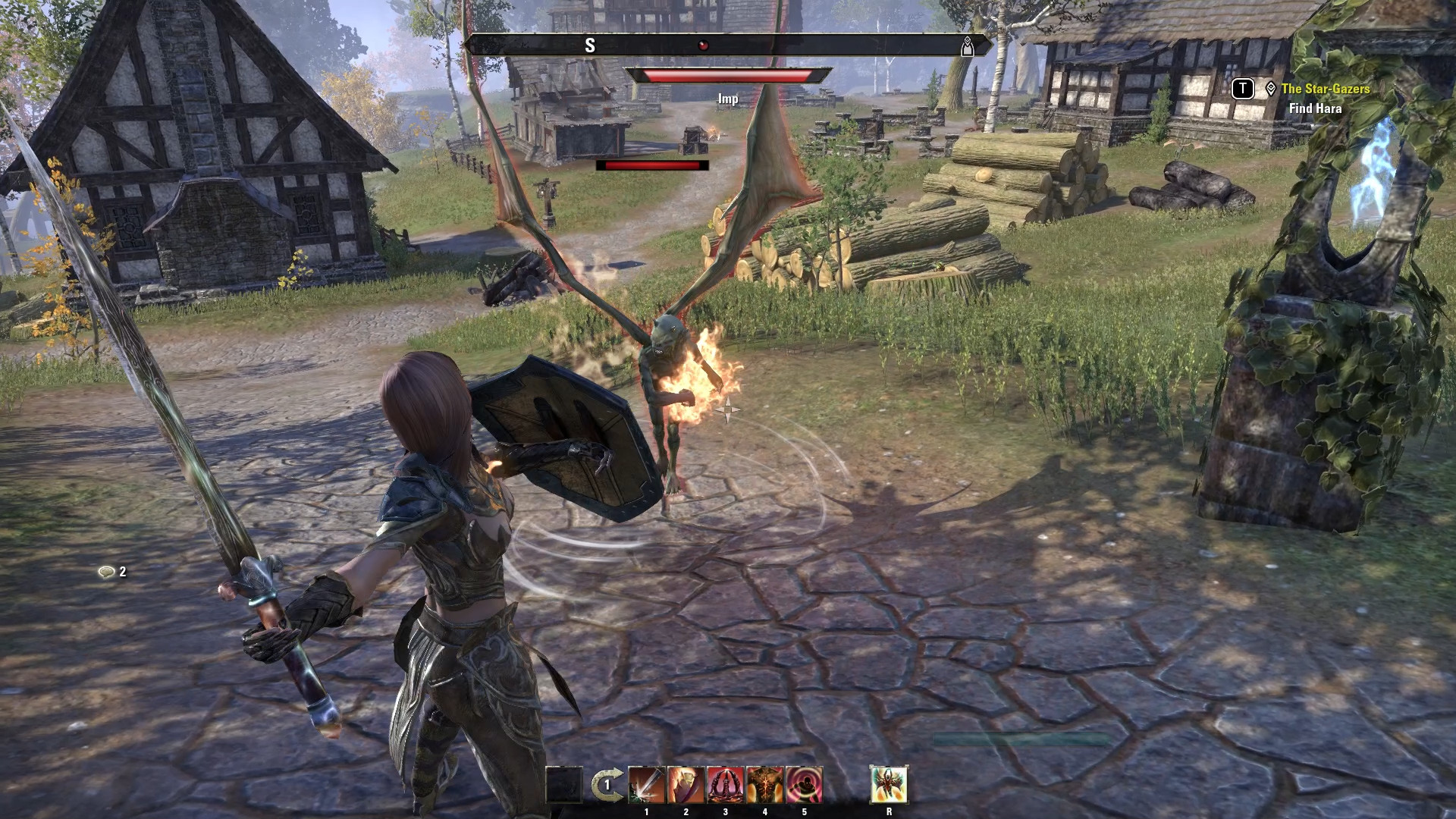Trigger the pink spiral ability in slot 5
This screenshot has width=1456, height=819.
[x=804, y=785]
